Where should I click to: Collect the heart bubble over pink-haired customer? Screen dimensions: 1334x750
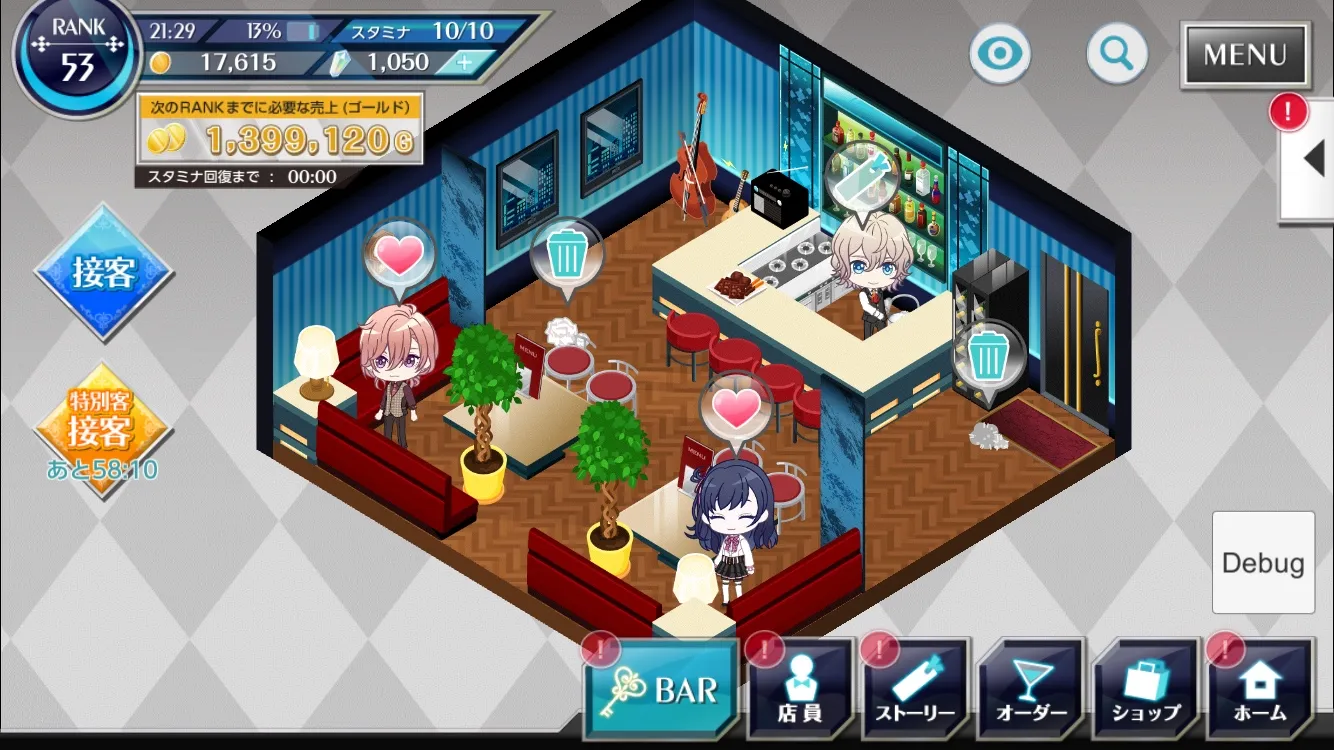tap(400, 256)
